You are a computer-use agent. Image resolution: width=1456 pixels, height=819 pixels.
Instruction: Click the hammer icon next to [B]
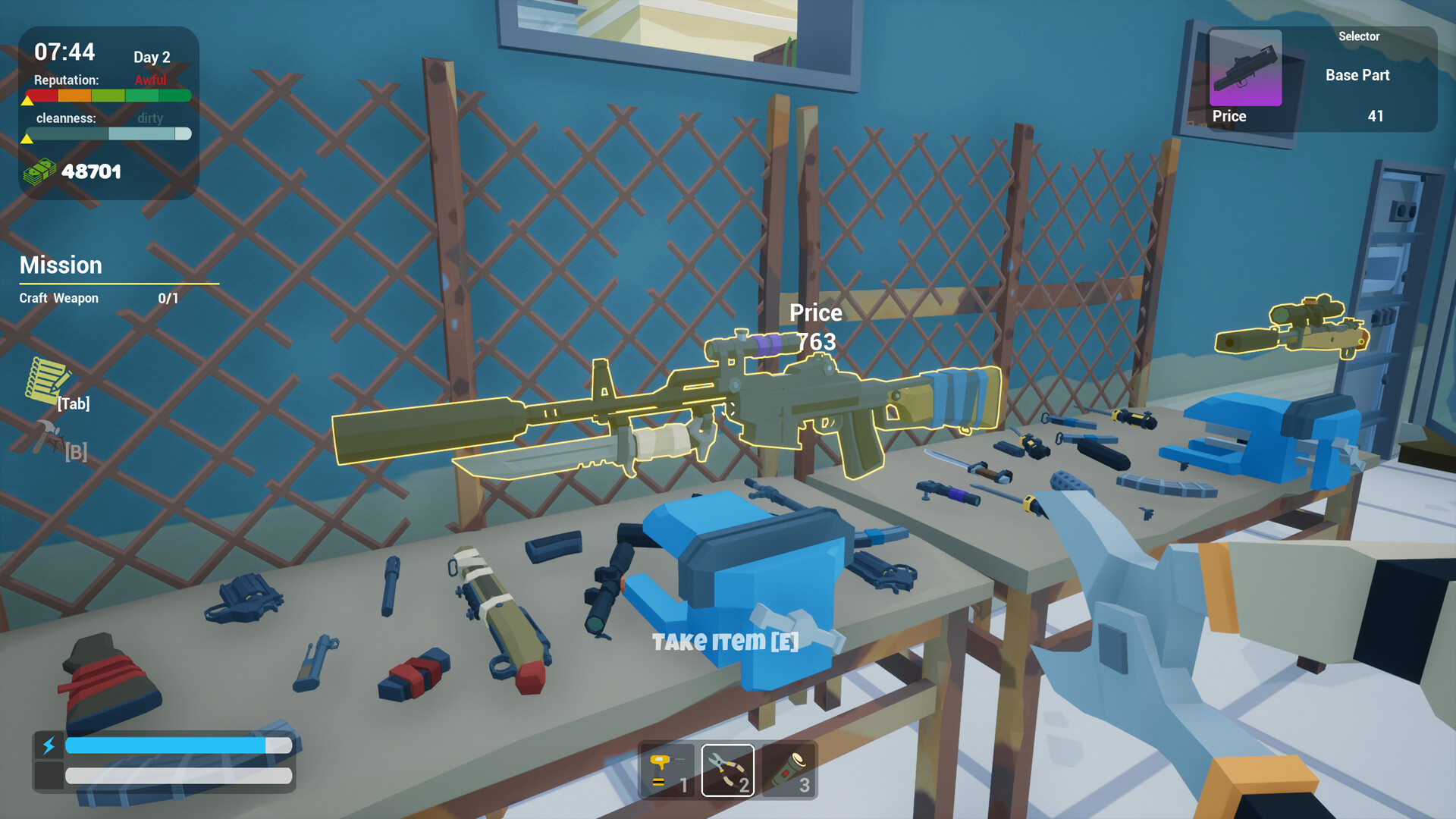click(x=47, y=436)
